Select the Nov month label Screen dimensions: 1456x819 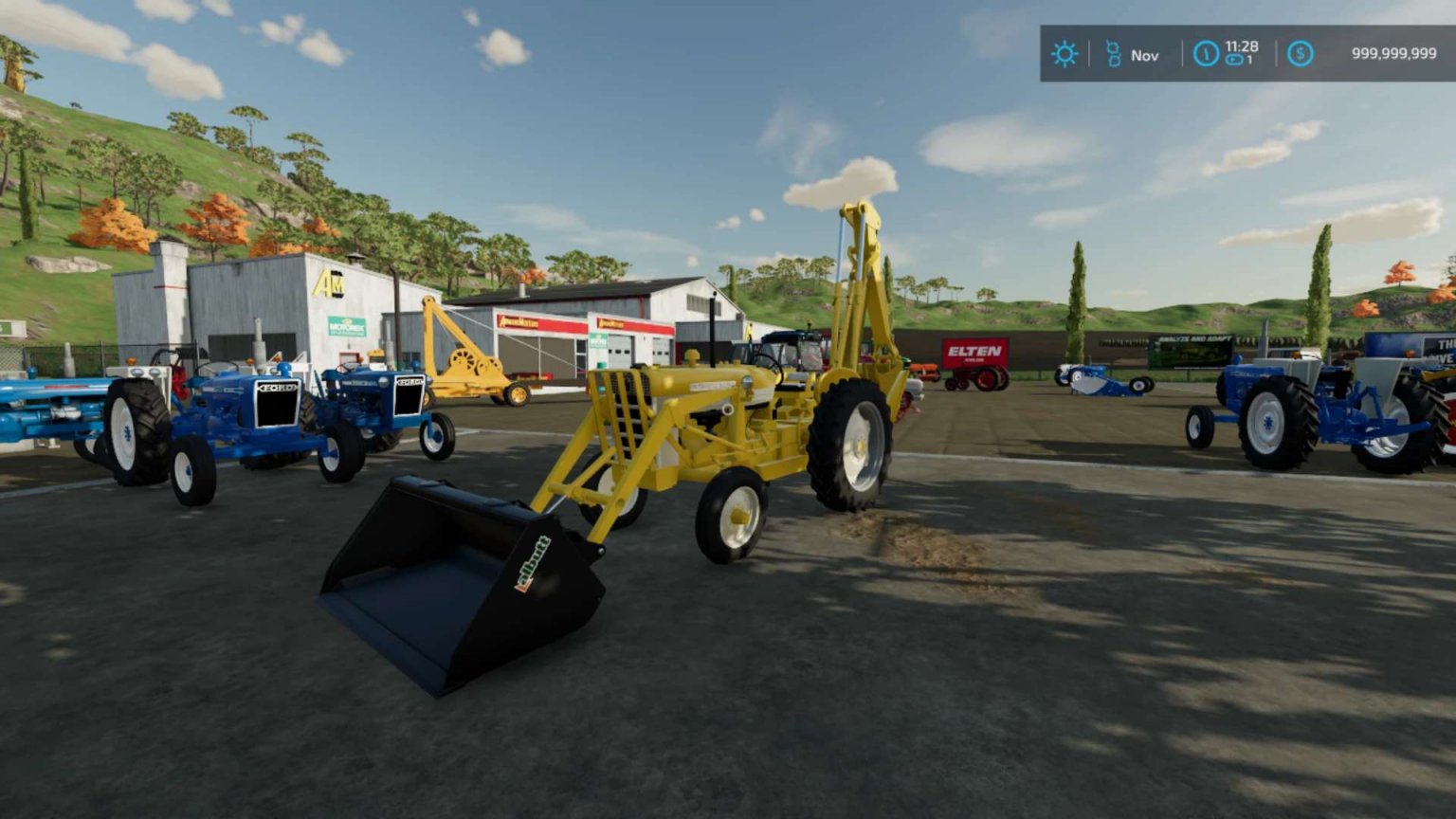[x=1144, y=55]
